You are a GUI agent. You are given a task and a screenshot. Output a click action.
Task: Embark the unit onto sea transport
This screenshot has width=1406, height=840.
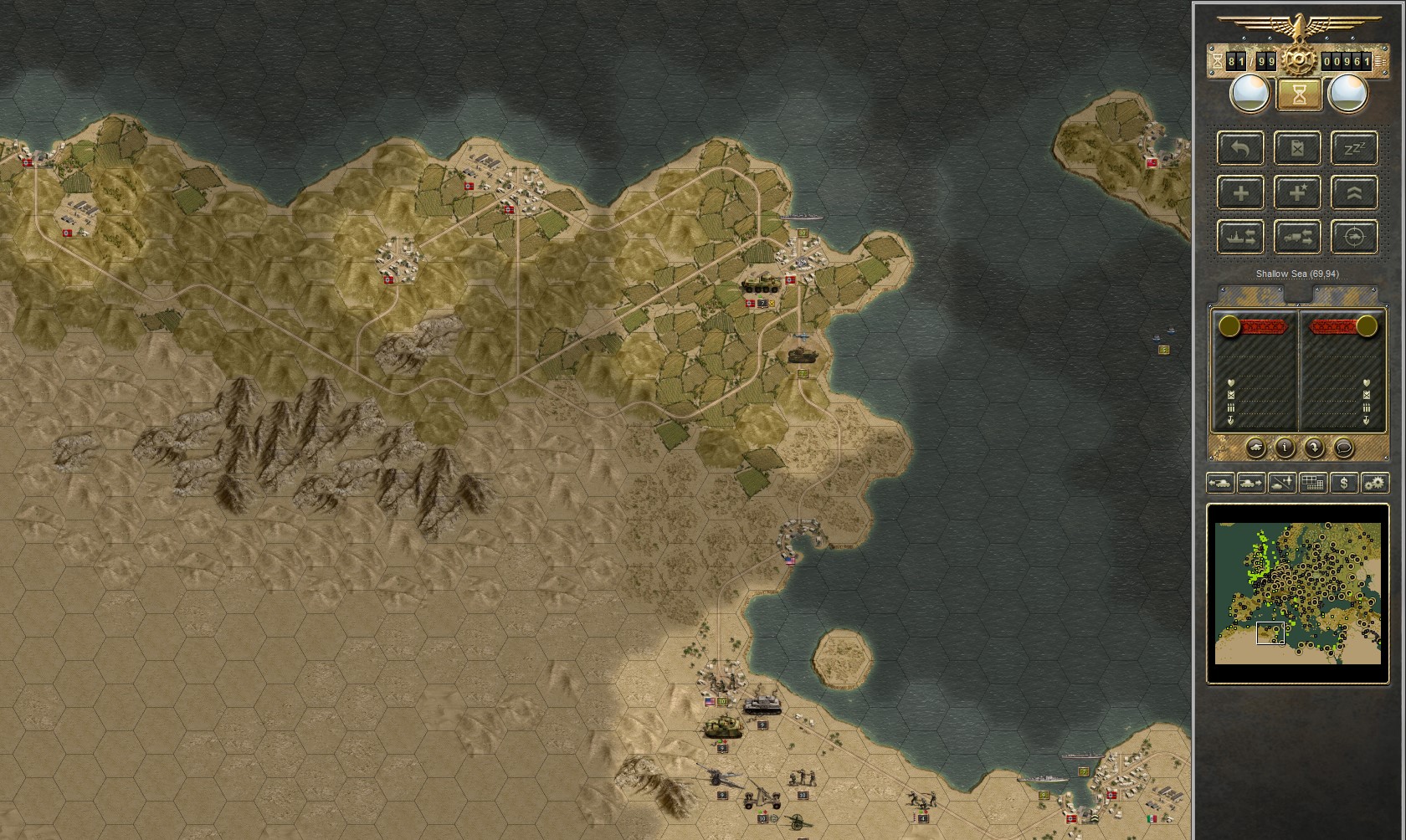tap(1241, 237)
